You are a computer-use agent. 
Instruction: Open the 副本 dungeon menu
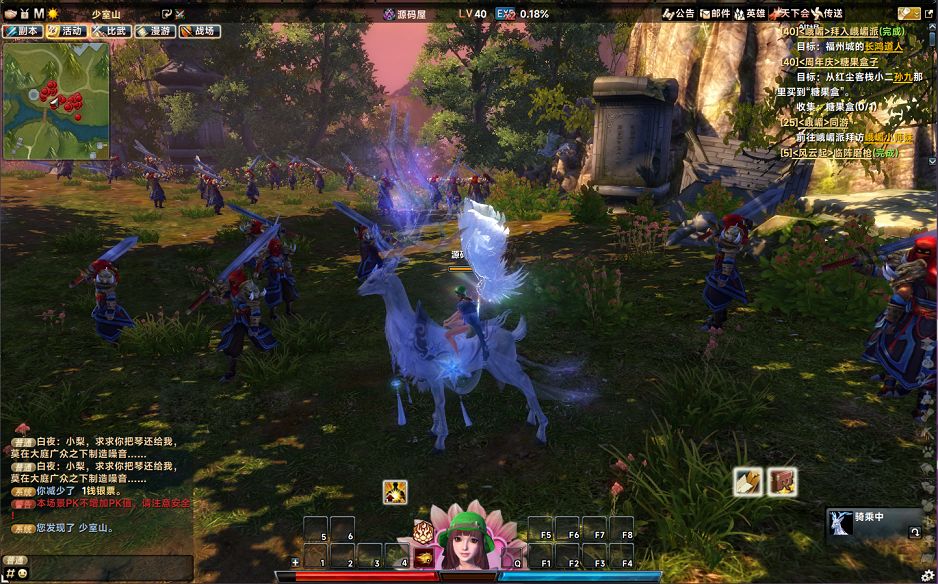point(22,31)
